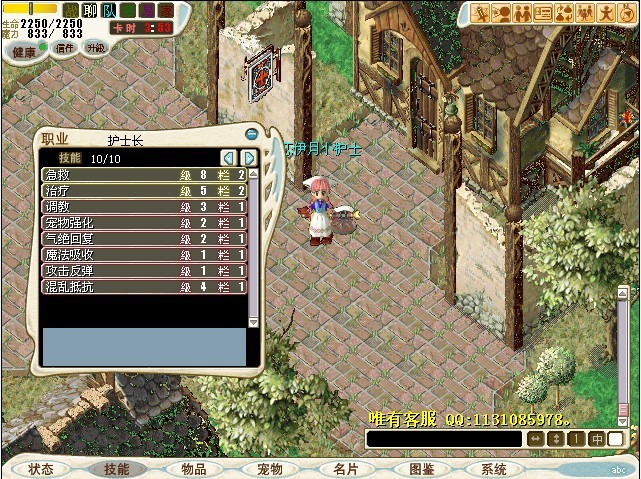Open the 宠物 pet tab

[270, 469]
